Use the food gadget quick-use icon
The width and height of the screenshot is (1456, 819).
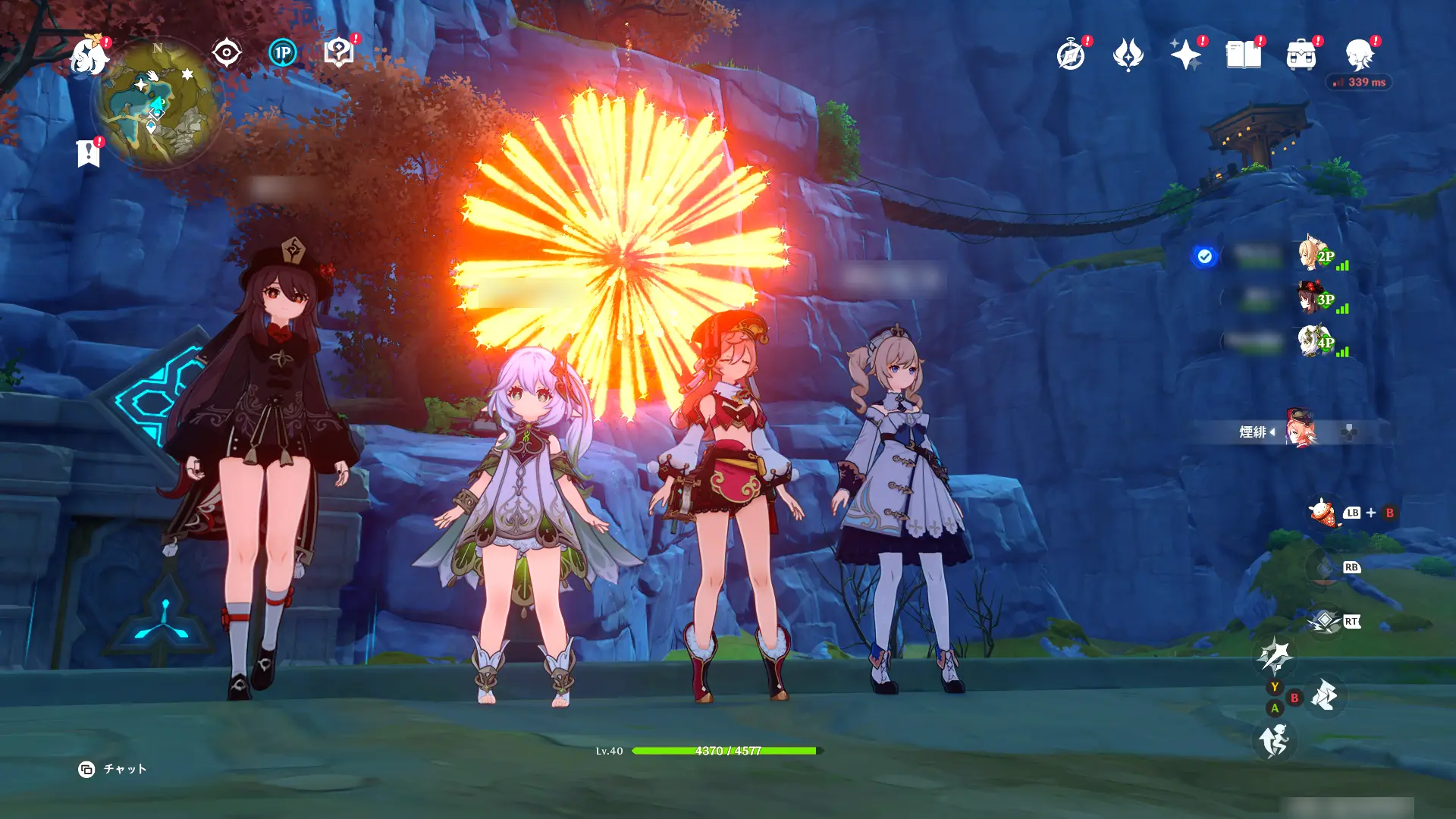1322,513
